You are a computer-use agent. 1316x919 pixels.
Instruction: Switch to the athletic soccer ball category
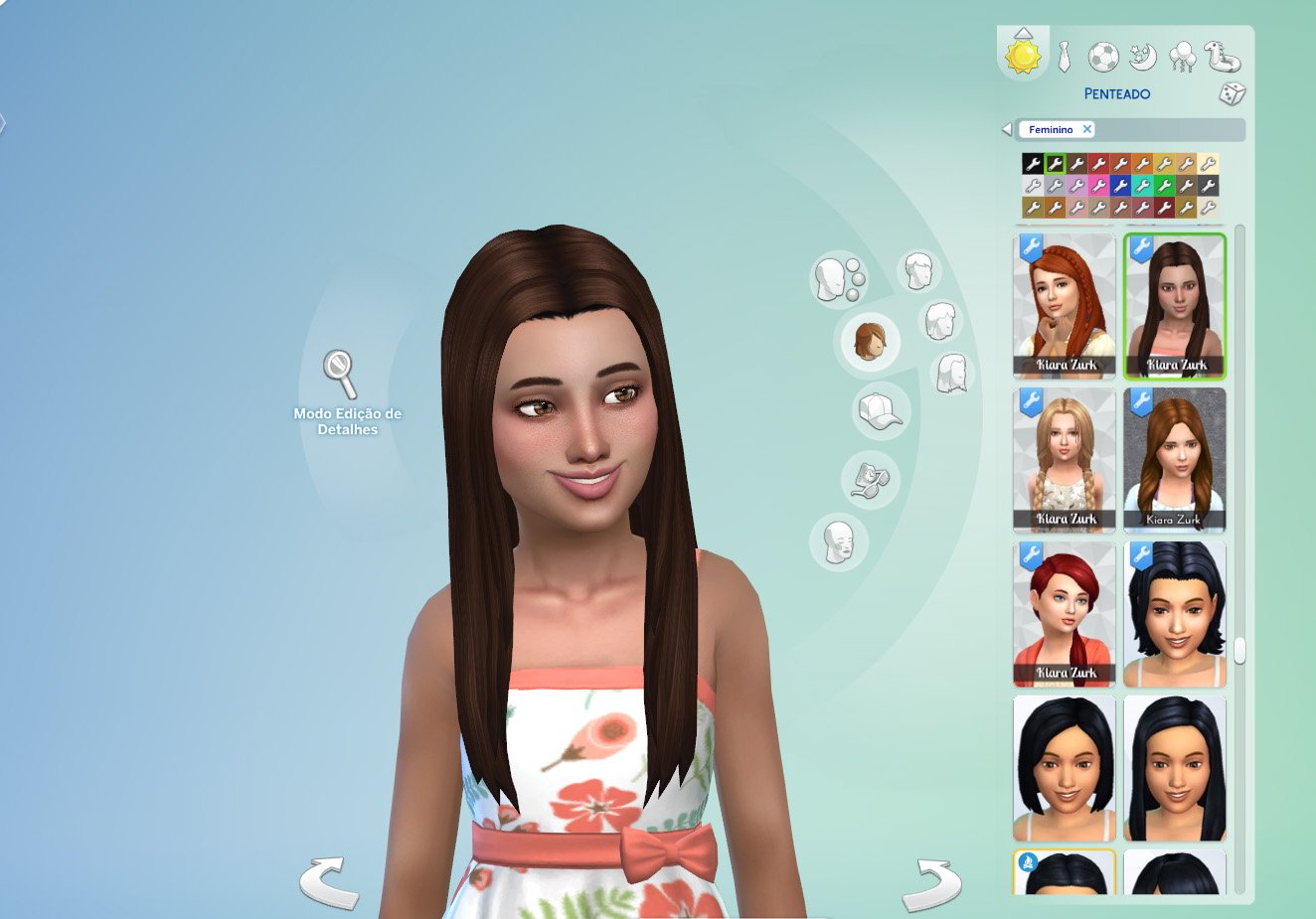[1102, 57]
